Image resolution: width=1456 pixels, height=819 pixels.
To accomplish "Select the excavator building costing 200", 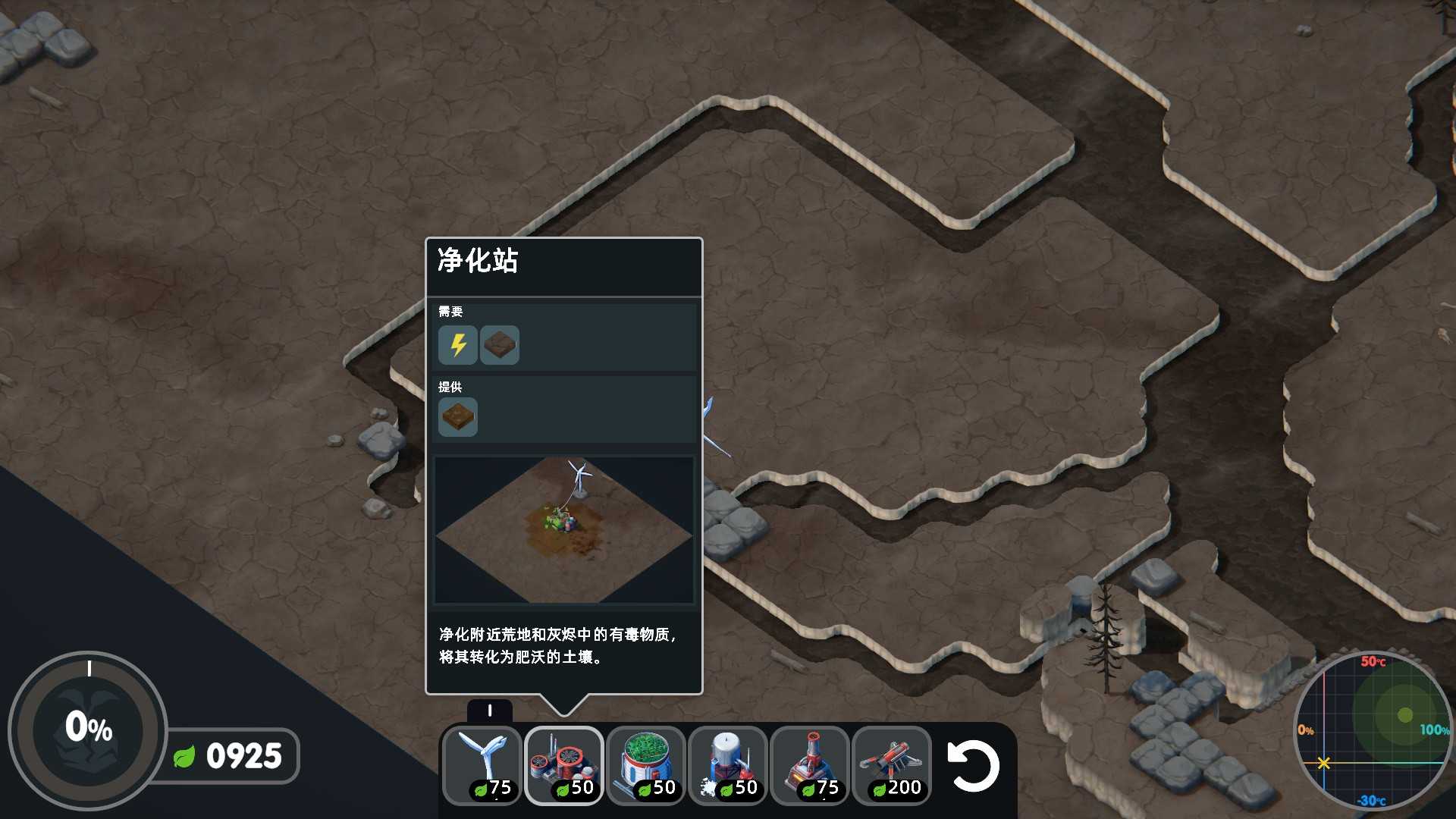I will pyautogui.click(x=892, y=764).
